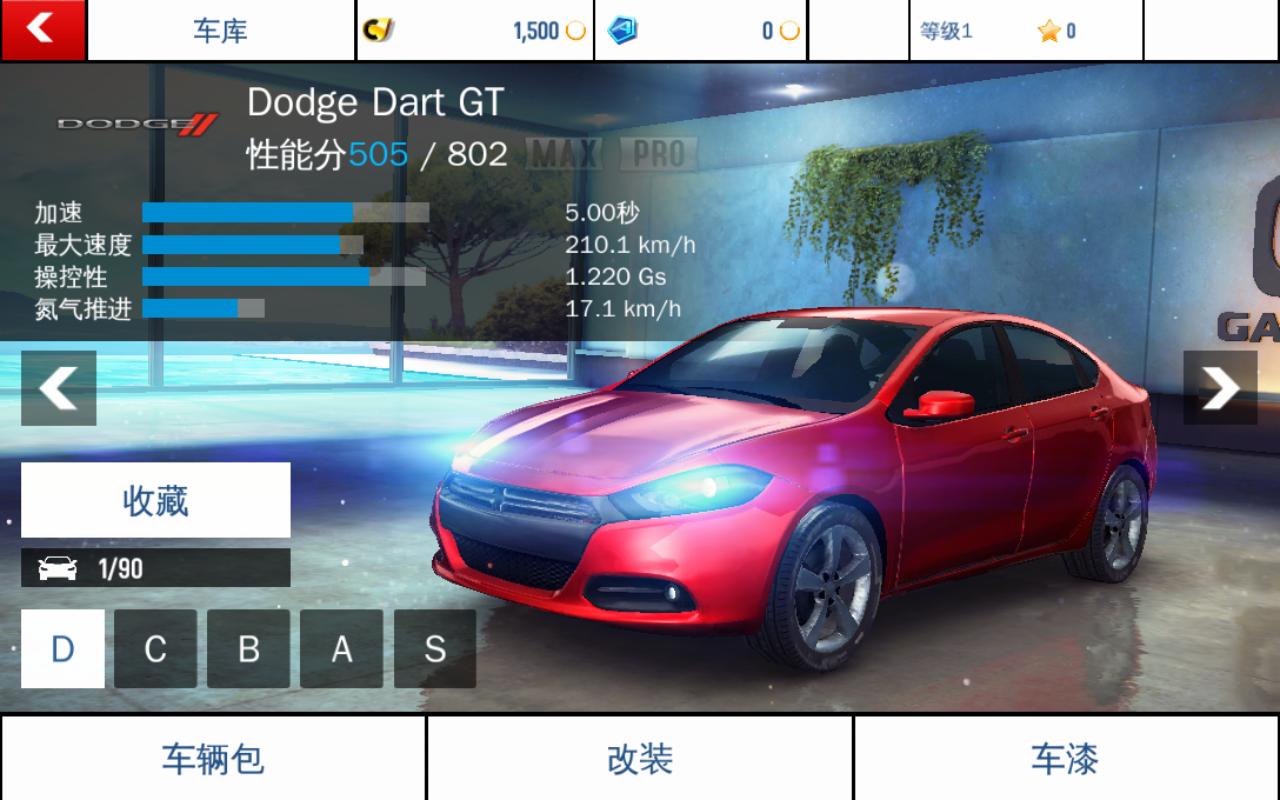
Task: Click the star rating icon
Action: pyautogui.click(x=1046, y=31)
